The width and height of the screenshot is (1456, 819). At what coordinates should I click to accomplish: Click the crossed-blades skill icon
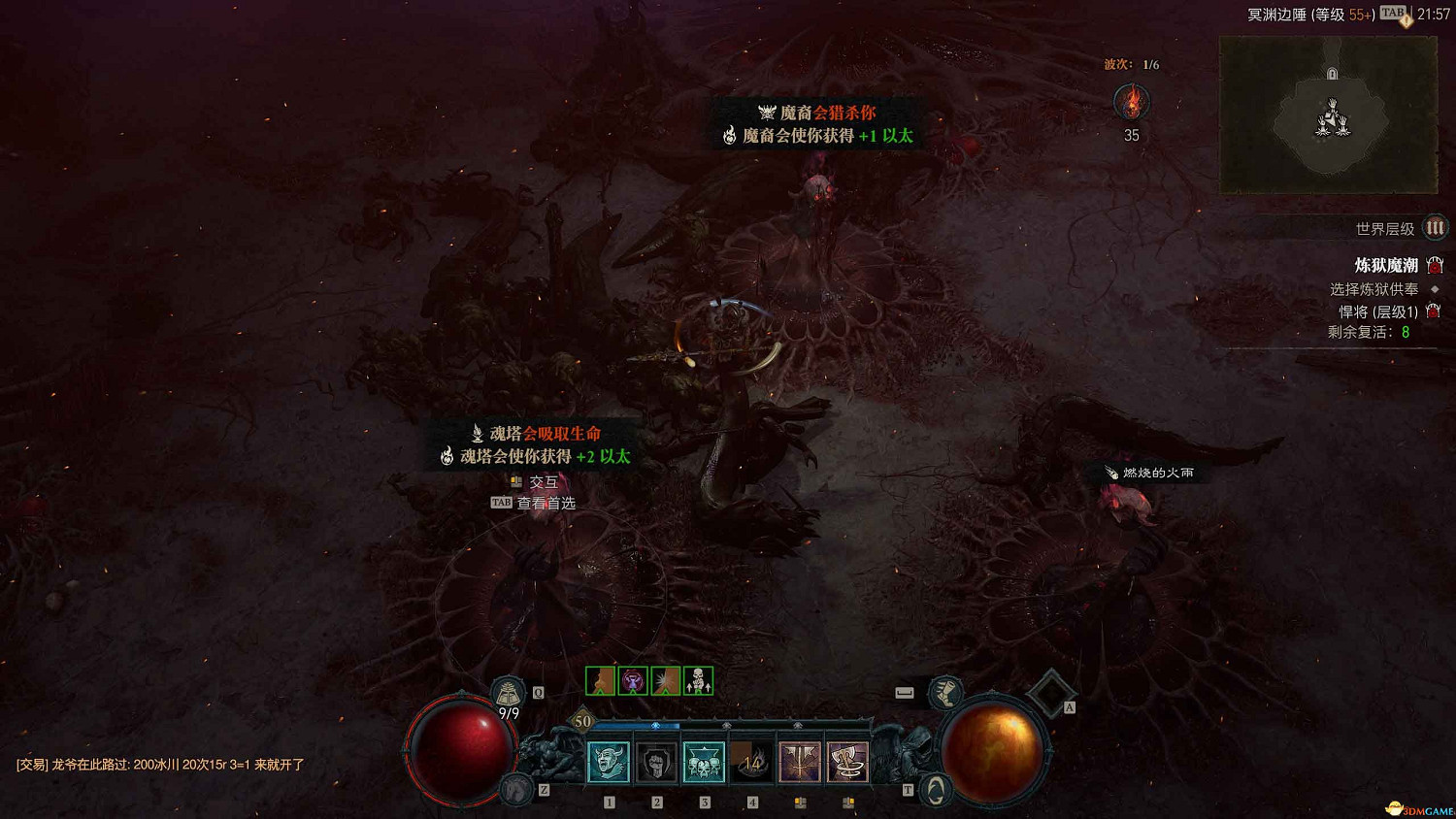pos(799,763)
